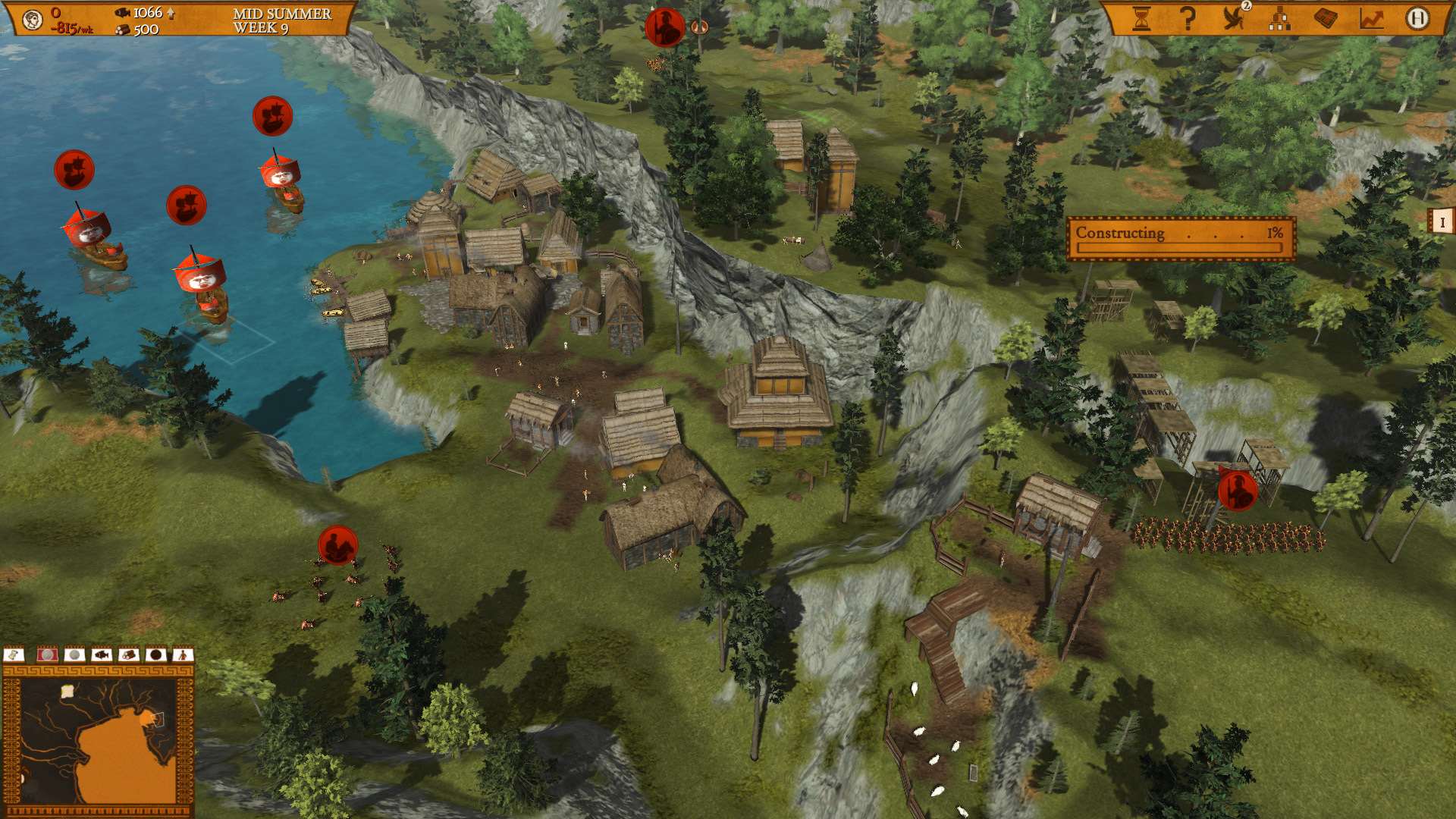This screenshot has width=1456, height=819.
Task: Toggle the stone overlay filter above the minimap
Action: click(x=74, y=656)
